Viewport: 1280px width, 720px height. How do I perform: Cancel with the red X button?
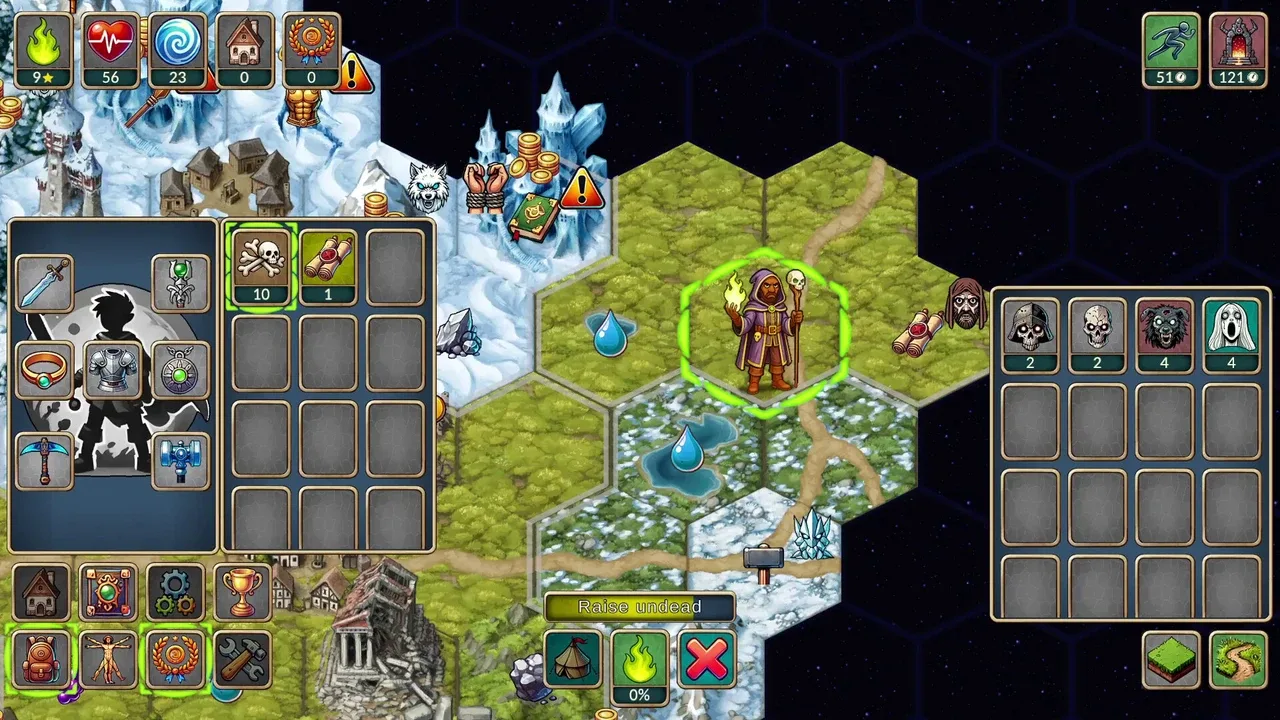coord(706,659)
